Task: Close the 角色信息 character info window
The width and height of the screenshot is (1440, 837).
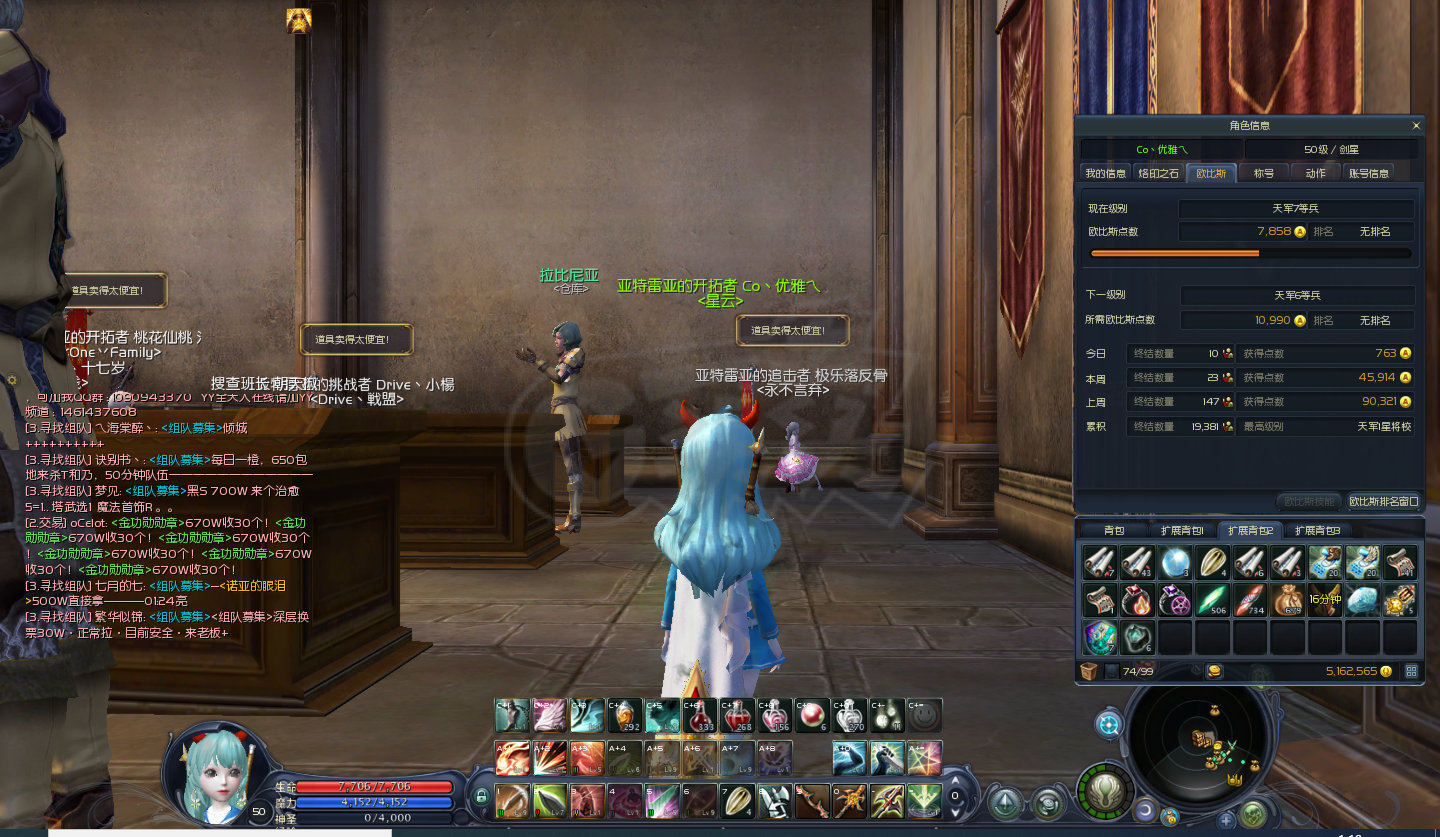Action: [x=1415, y=126]
